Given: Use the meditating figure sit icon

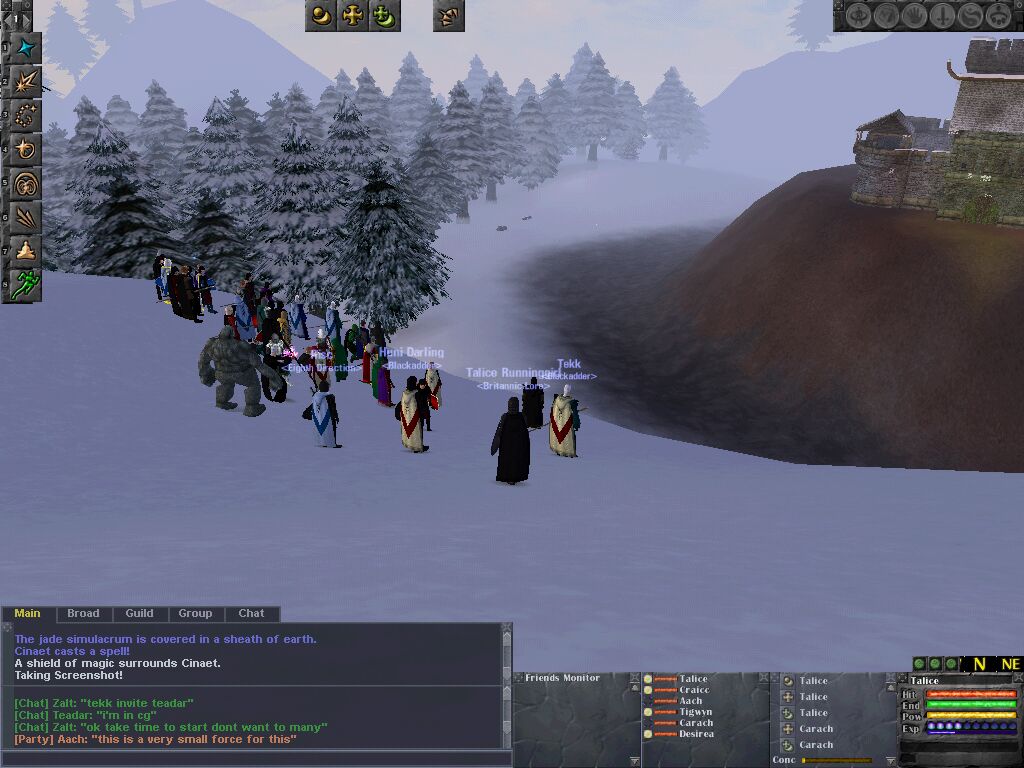Looking at the screenshot, I should [x=25, y=251].
